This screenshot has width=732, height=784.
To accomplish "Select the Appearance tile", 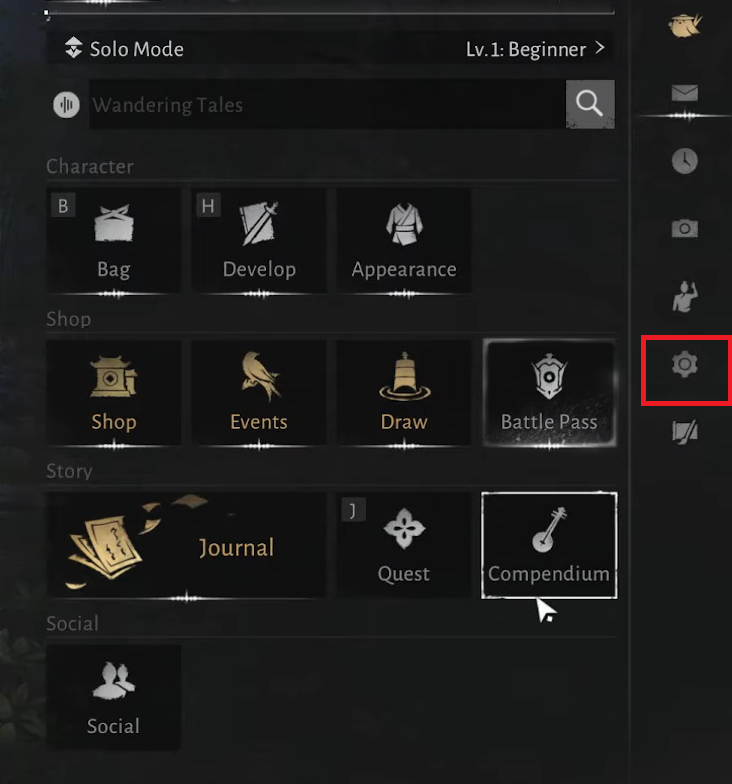I will click(404, 241).
